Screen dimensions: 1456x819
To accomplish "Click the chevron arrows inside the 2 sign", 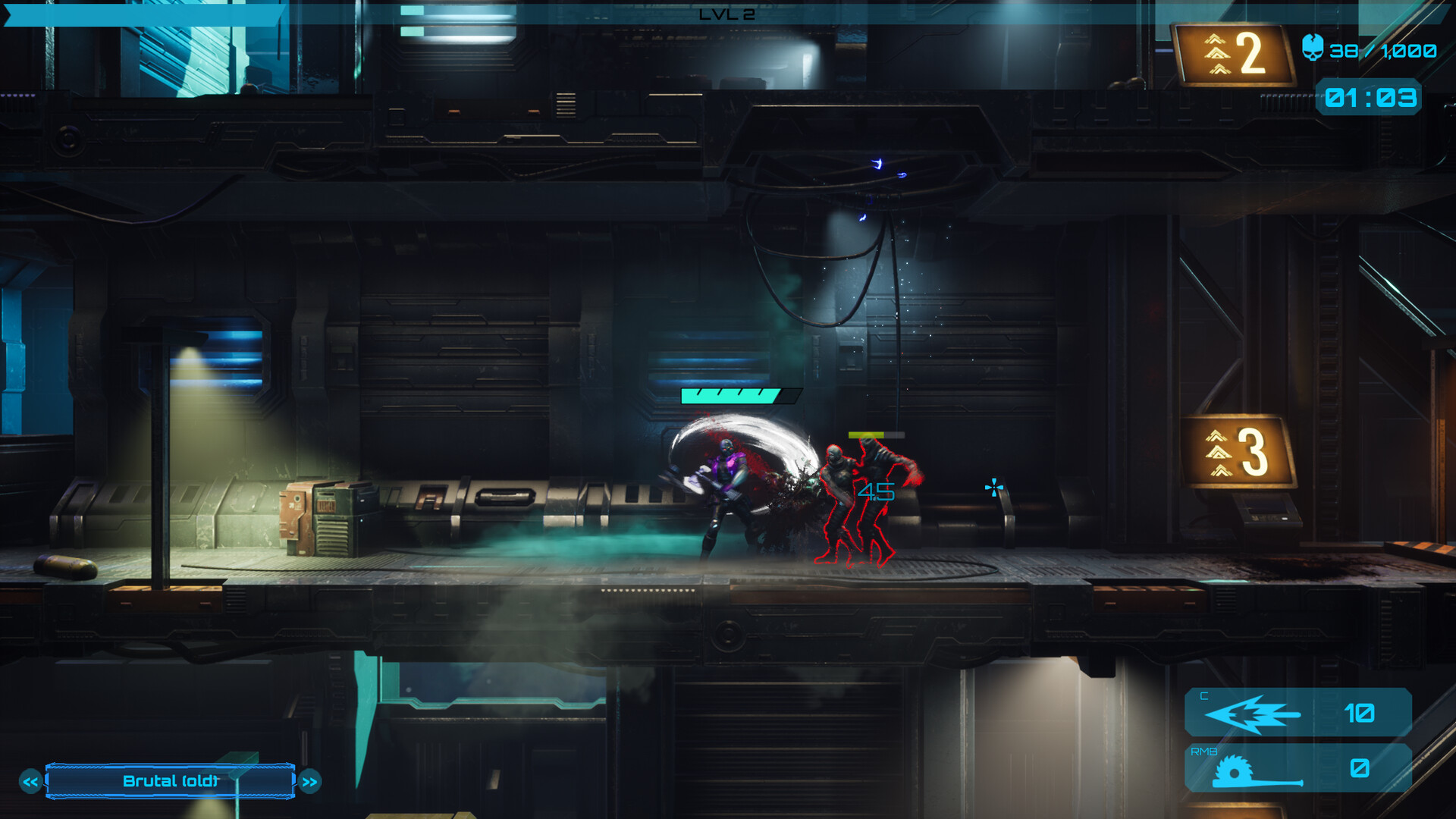I will (1217, 55).
